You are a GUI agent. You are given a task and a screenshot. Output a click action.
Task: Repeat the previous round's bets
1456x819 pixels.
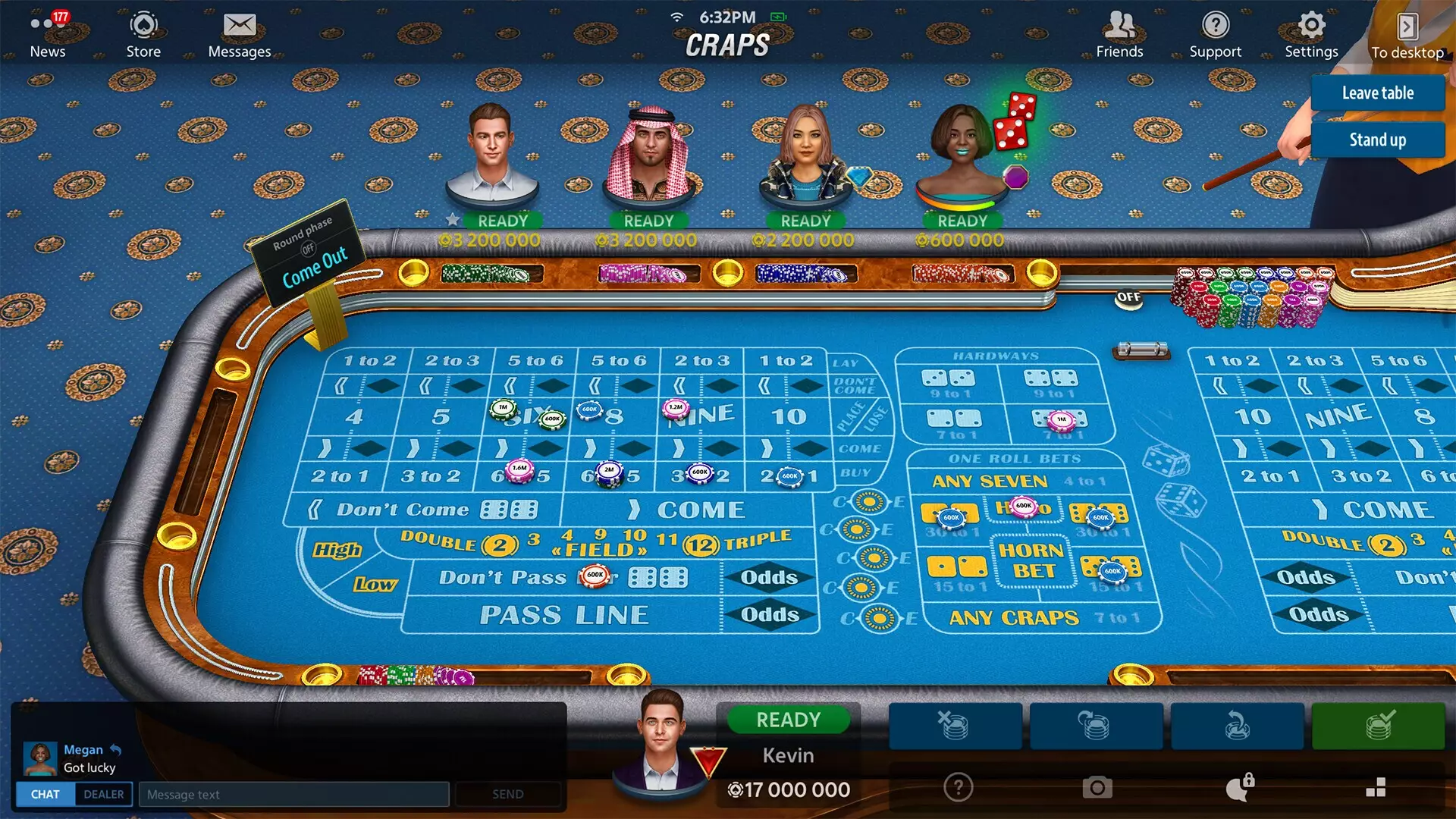(x=1095, y=726)
